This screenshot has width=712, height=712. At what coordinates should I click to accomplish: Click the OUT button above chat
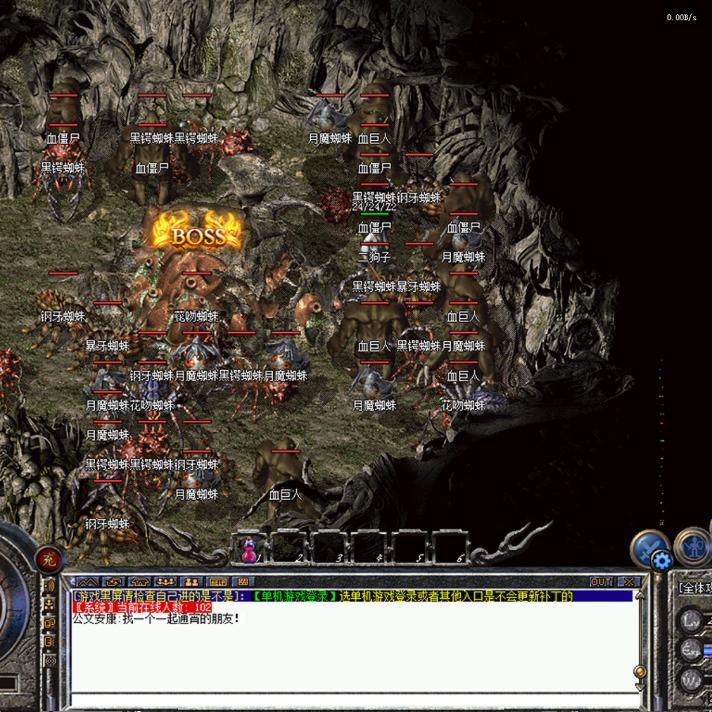pyautogui.click(x=601, y=581)
